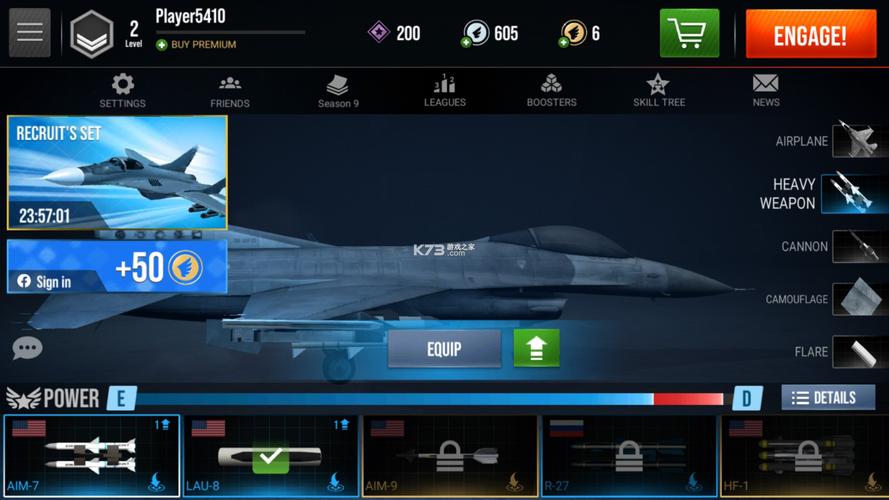The height and width of the screenshot is (500, 889).
Task: Show power Details
Action: 827,398
